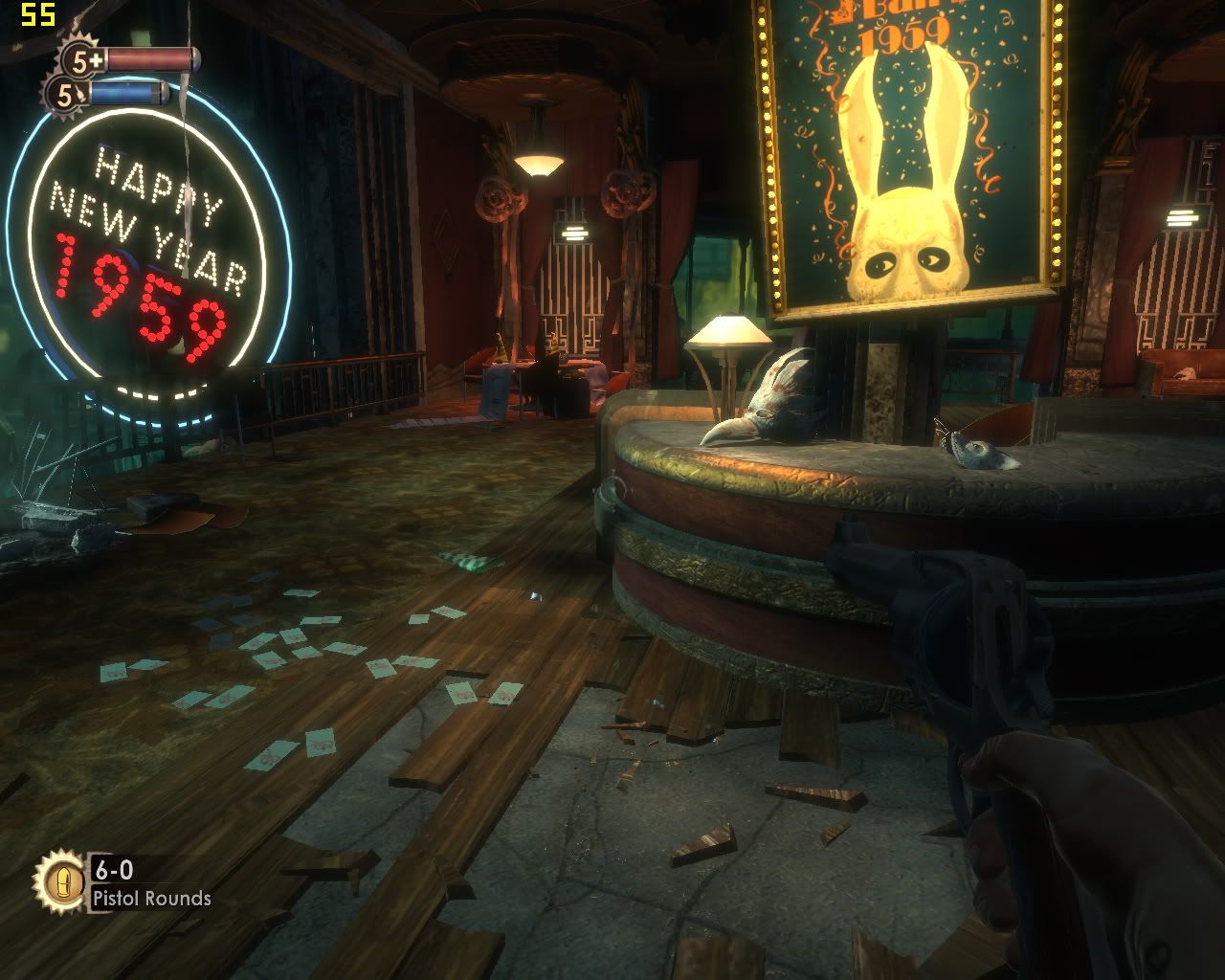
Task: Select the first aid kit count badge
Action: click(x=81, y=60)
